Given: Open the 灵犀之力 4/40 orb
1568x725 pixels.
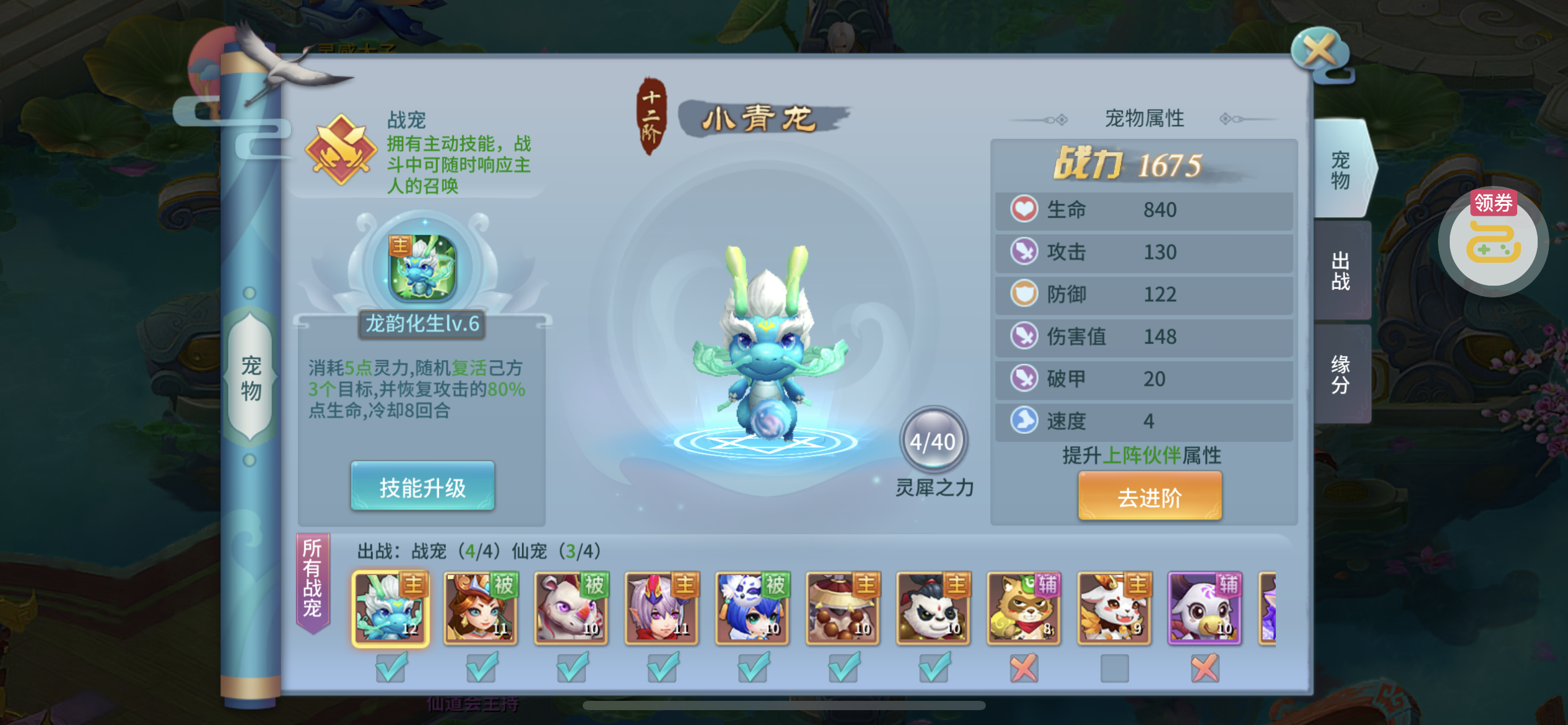Looking at the screenshot, I should (933, 441).
